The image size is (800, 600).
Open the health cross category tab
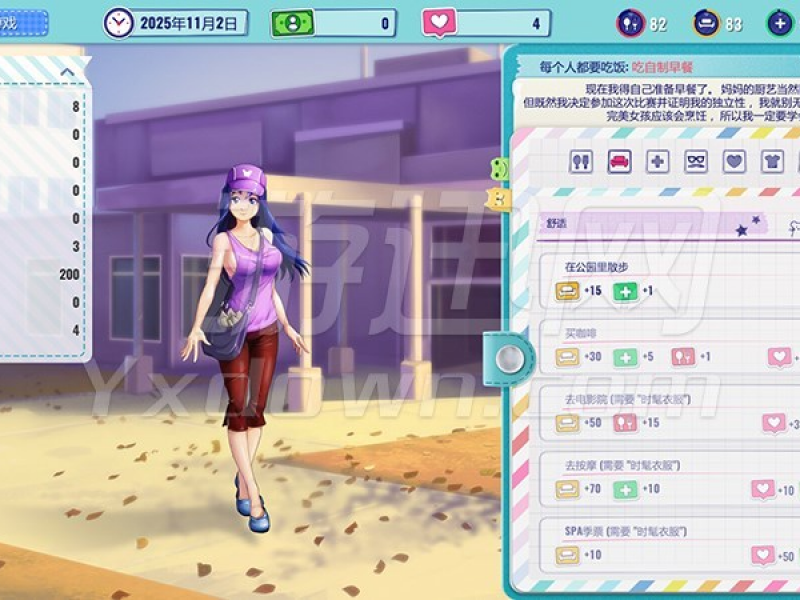(x=657, y=161)
